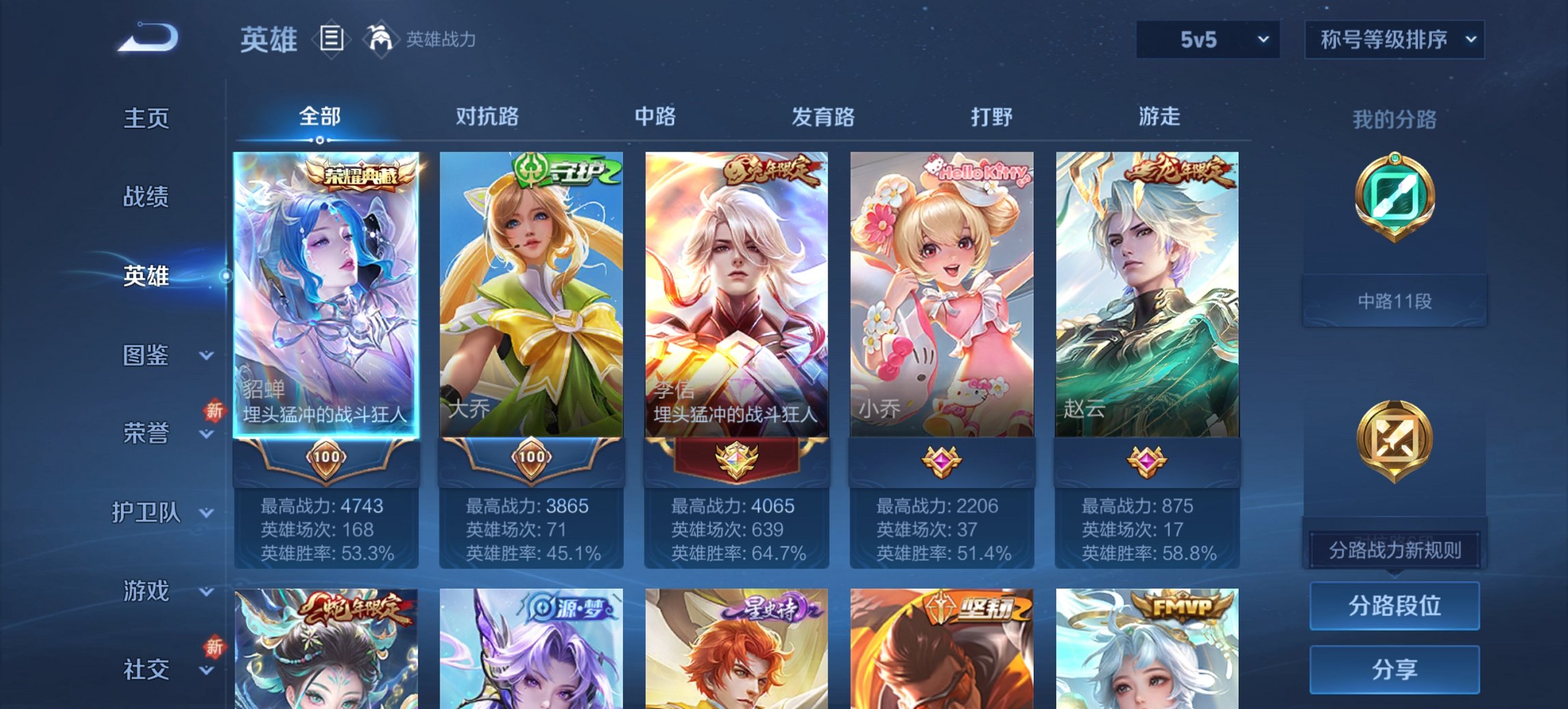The image size is (1568, 709).
Task: Click the 分路段位 button
Action: pyautogui.click(x=1393, y=606)
